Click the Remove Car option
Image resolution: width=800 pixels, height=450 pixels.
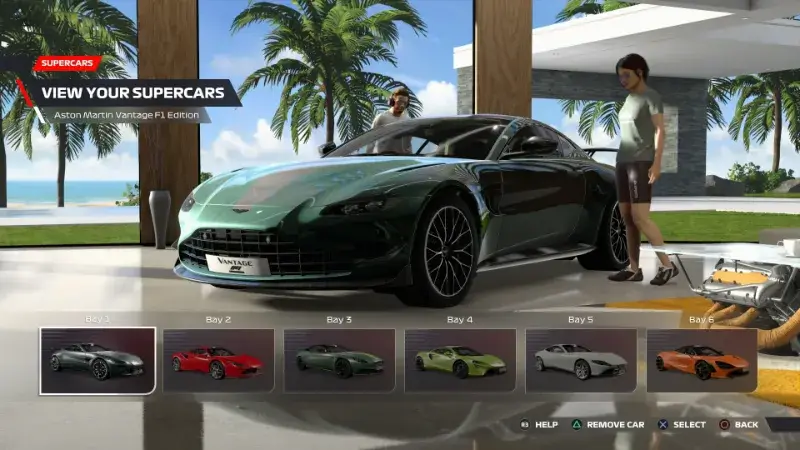607,425
